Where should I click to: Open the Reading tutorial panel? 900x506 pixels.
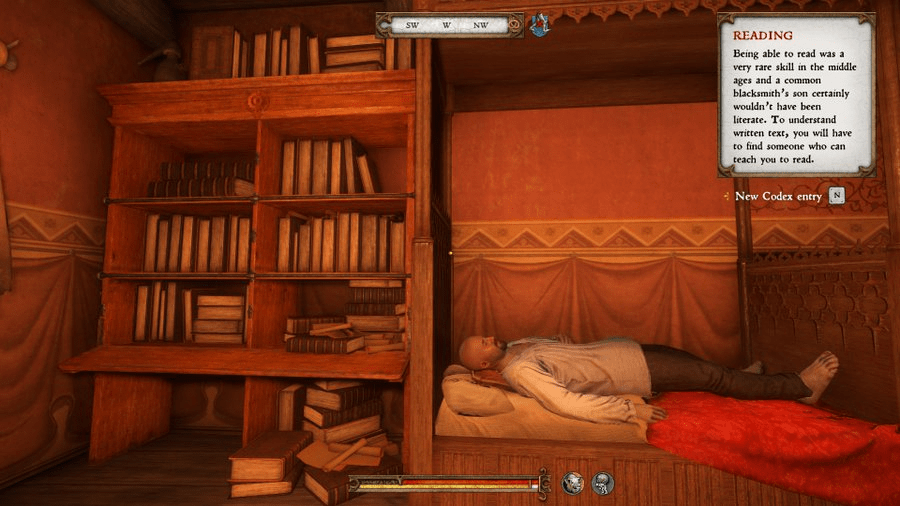[796, 95]
